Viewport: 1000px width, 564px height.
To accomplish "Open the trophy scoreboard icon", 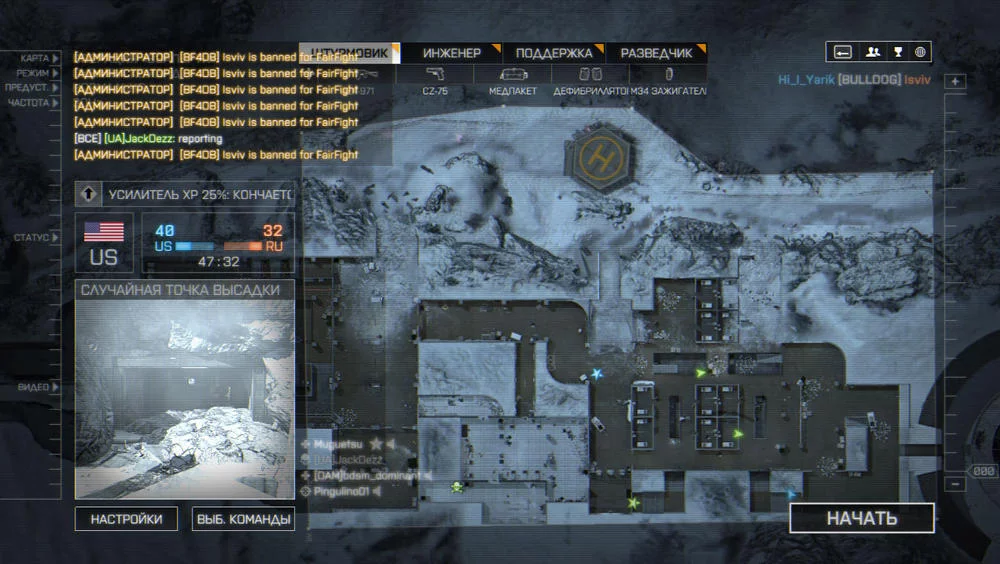I will [x=897, y=52].
